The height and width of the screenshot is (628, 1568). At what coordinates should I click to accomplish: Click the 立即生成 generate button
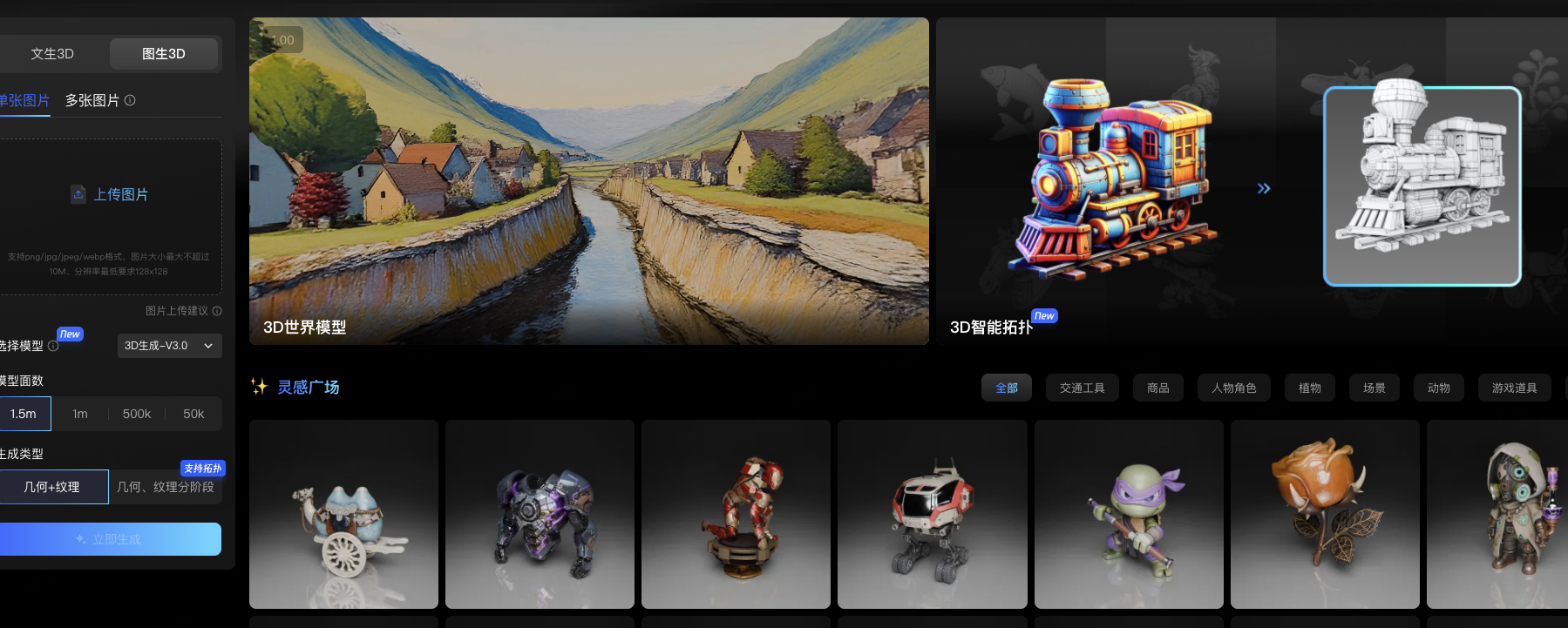(111, 539)
